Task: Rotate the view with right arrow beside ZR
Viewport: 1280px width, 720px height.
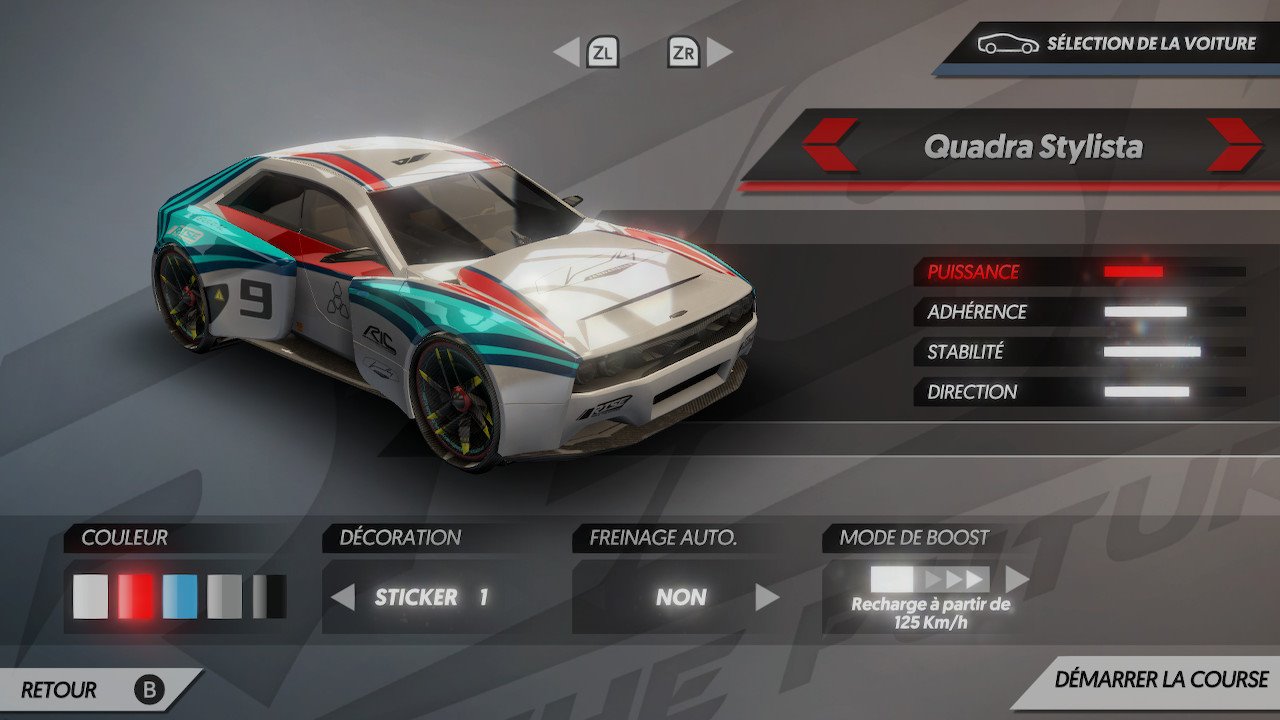Action: pos(720,52)
